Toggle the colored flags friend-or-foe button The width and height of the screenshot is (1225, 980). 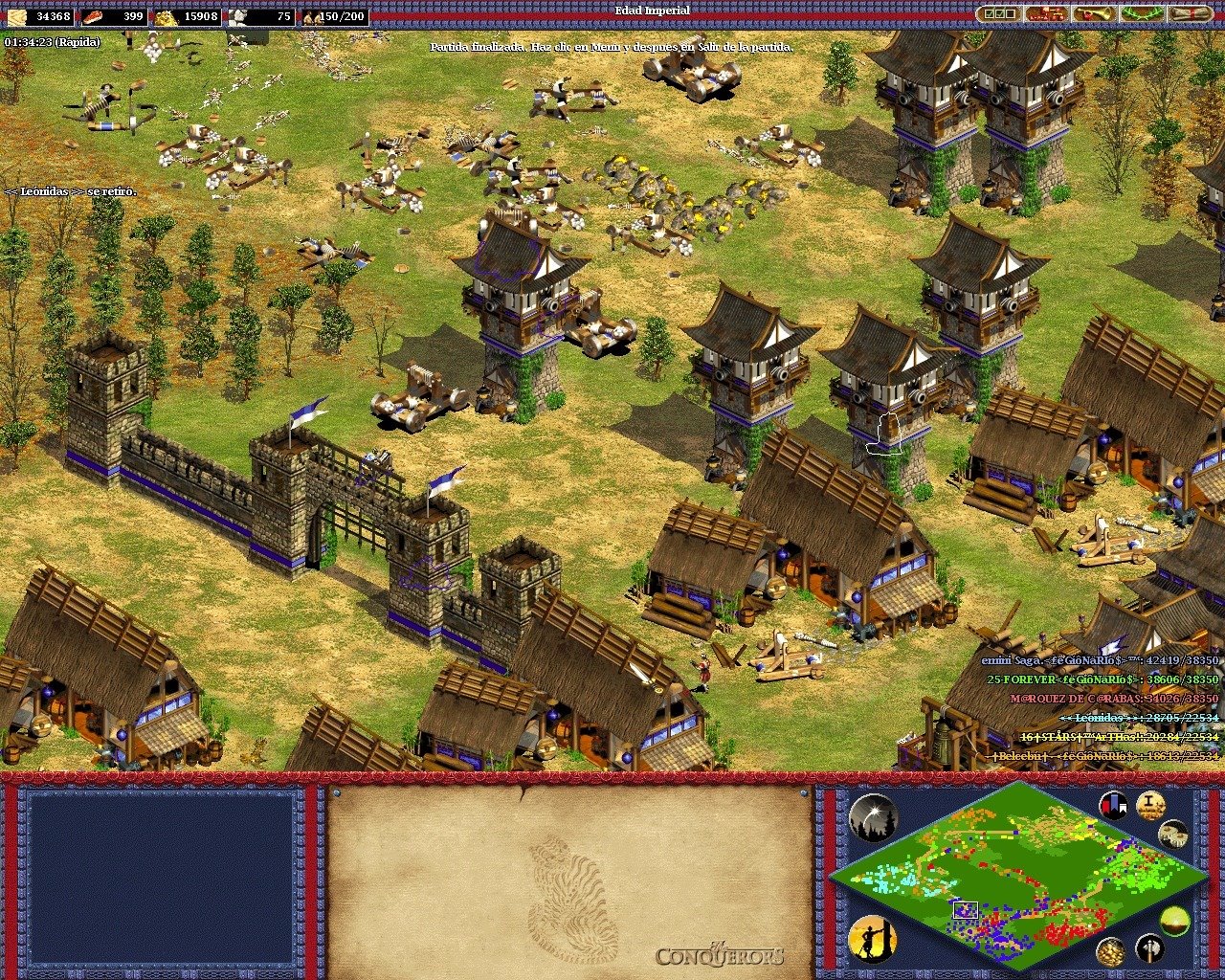tap(1112, 805)
